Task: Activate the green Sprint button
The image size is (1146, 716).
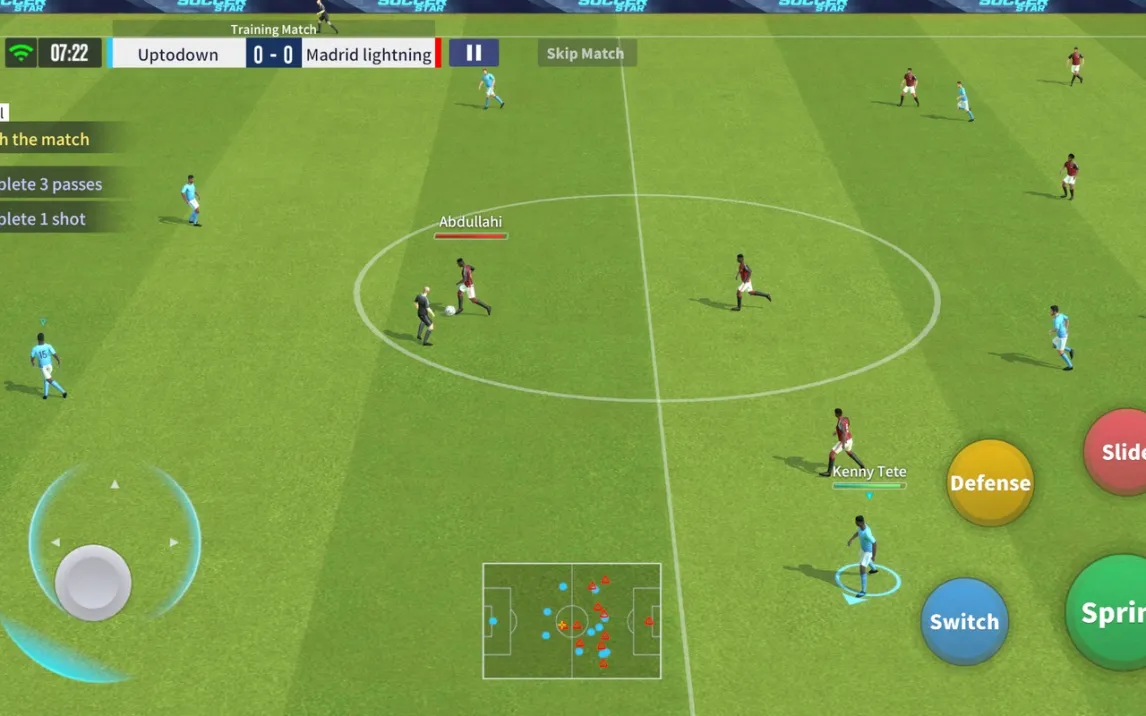Action: 1108,612
